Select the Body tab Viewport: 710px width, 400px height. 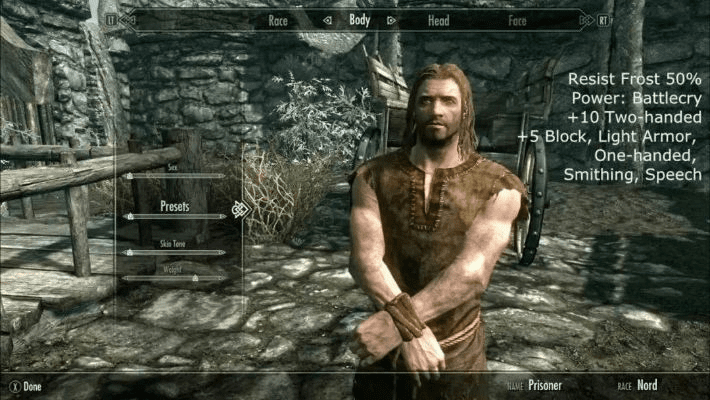(x=359, y=19)
